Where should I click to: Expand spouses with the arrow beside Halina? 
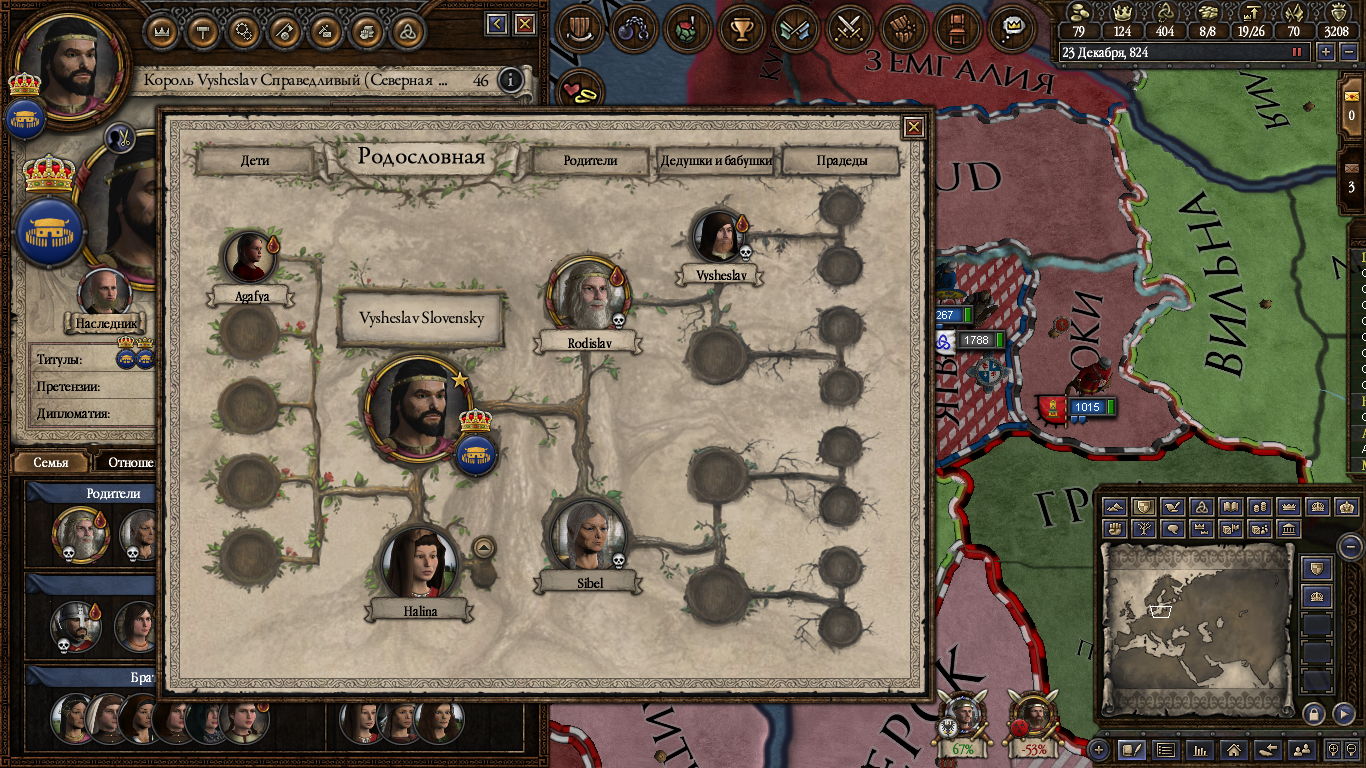click(483, 547)
